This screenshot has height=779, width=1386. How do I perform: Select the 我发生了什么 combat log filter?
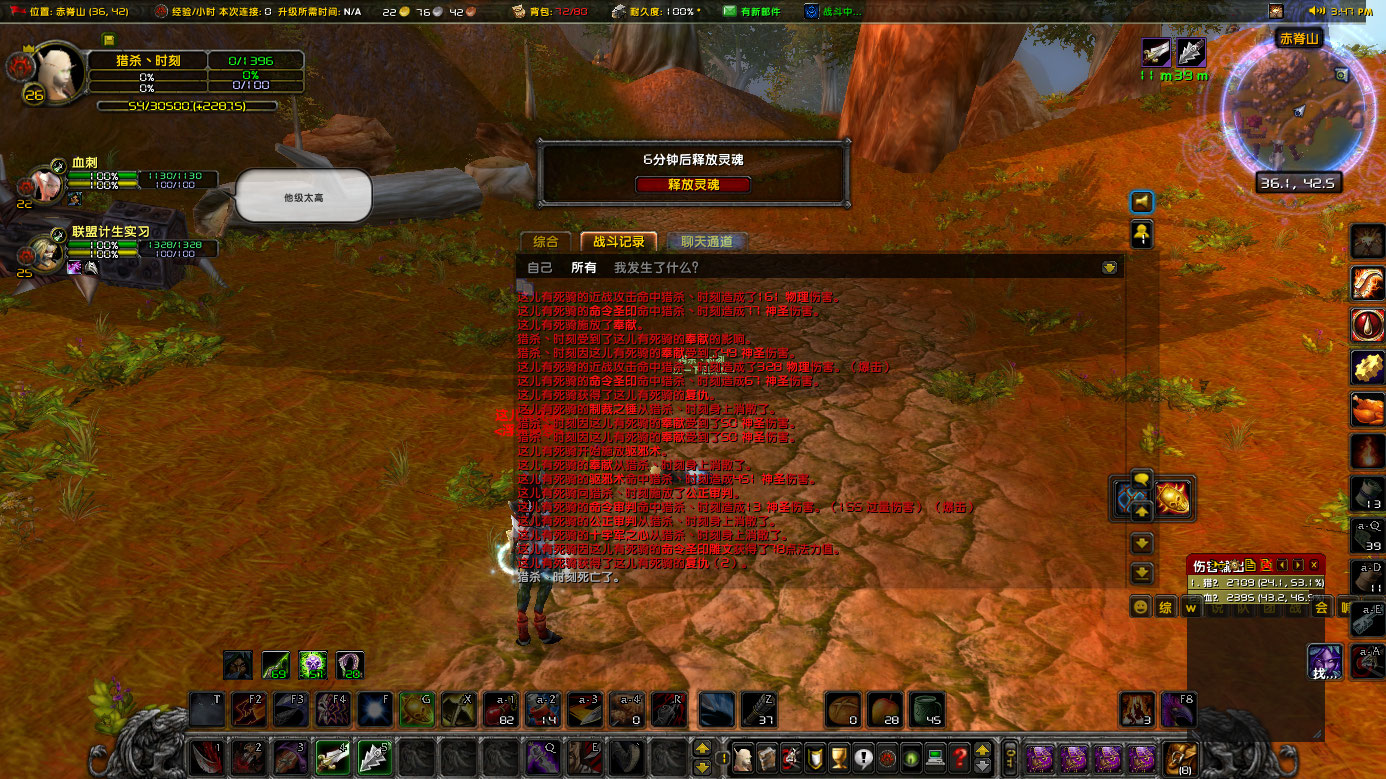[x=658, y=267]
